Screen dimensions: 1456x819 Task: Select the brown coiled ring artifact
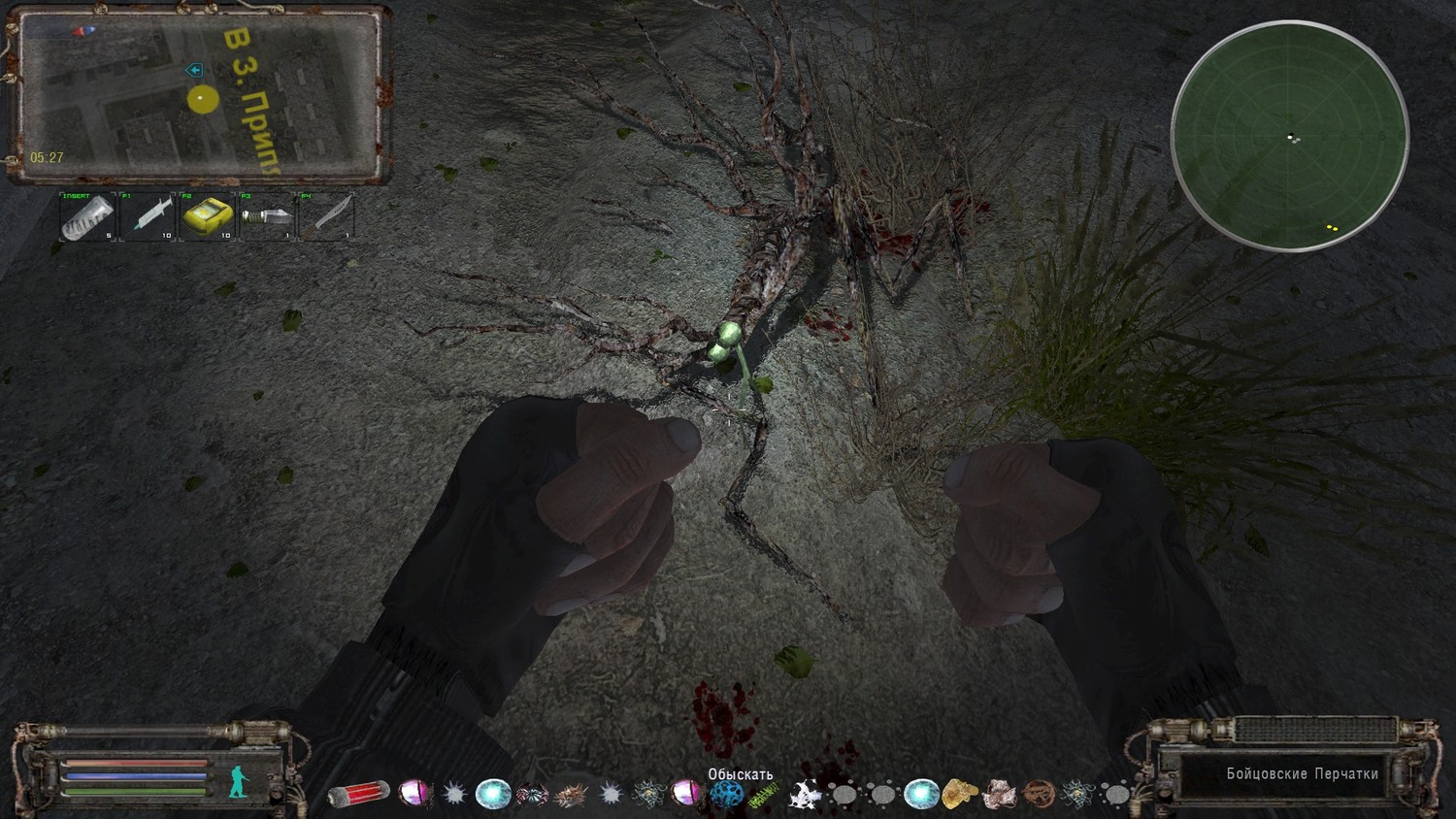pos(1038,795)
